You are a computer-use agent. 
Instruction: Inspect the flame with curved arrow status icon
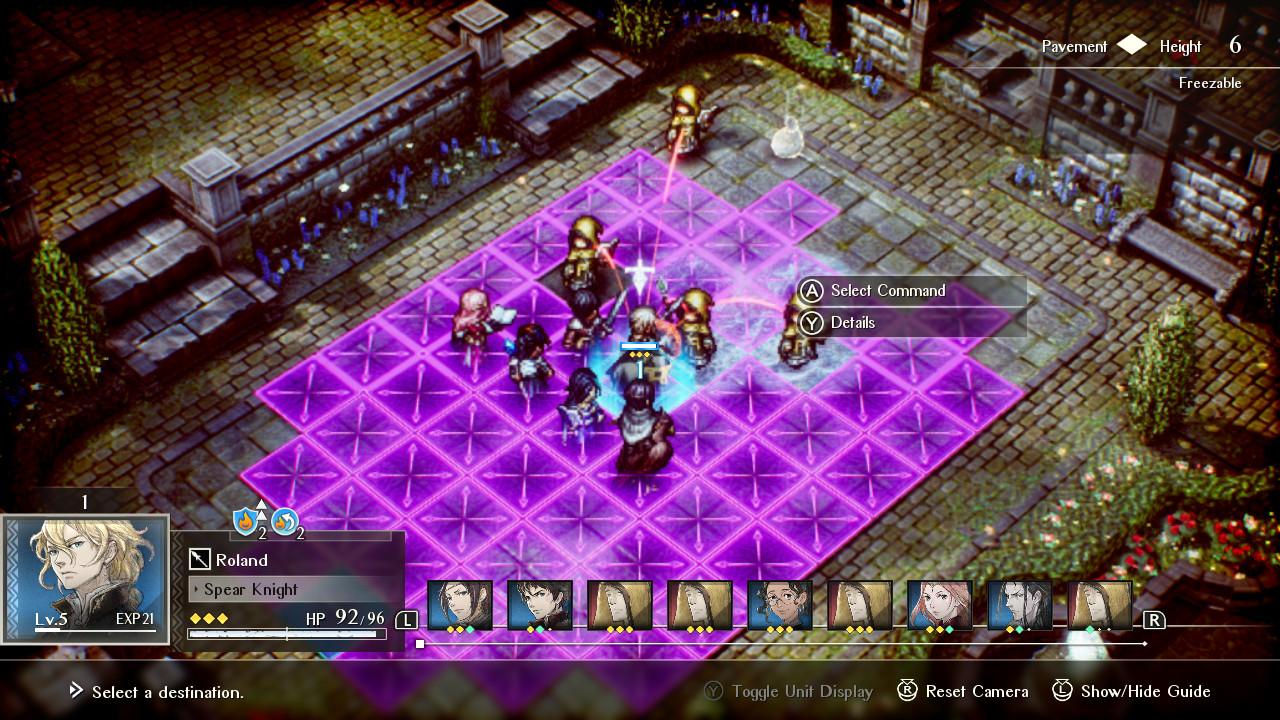(285, 521)
